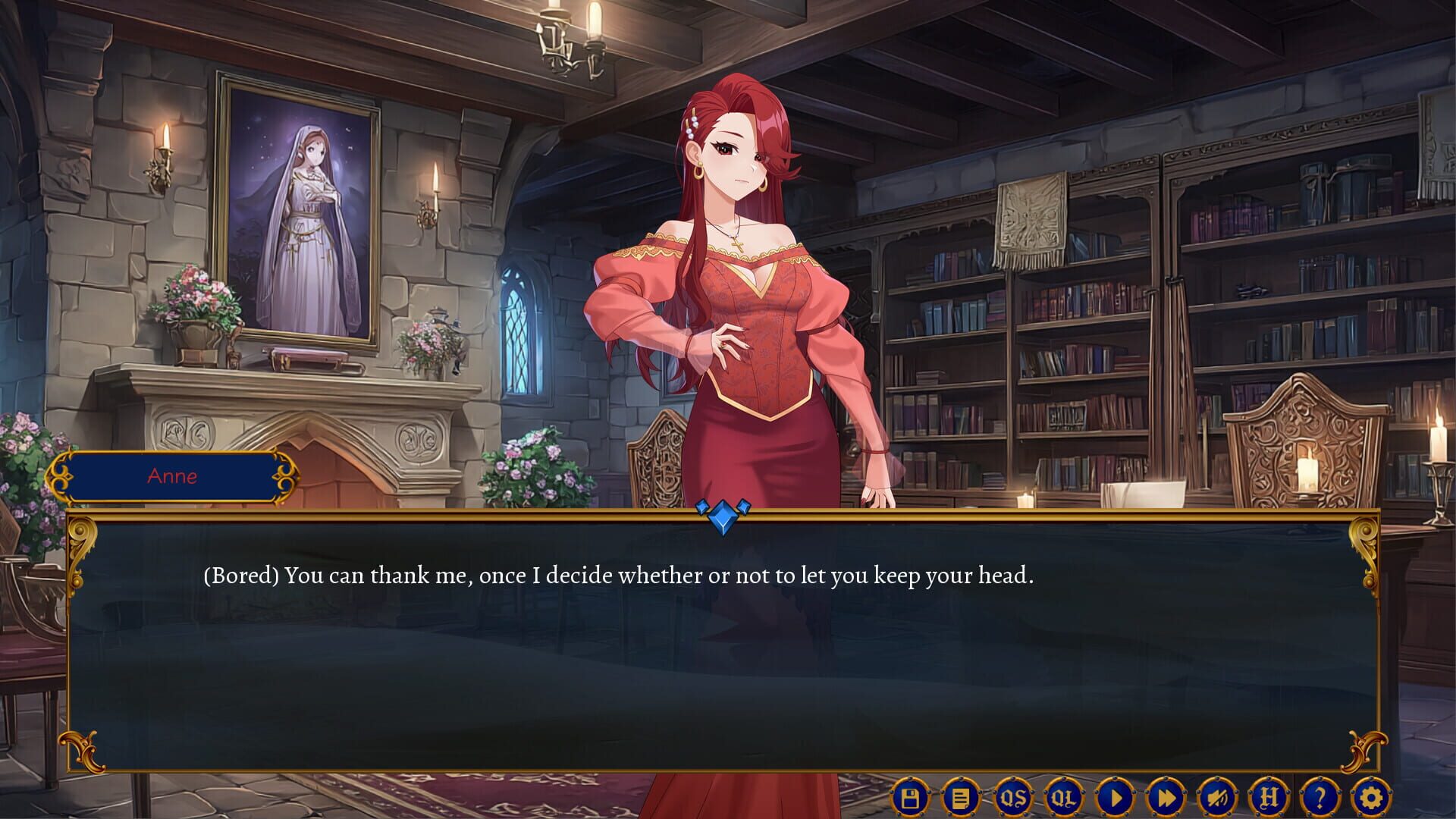Activate skip fast-forward mode
The height and width of the screenshot is (819, 1456).
pos(1167,796)
